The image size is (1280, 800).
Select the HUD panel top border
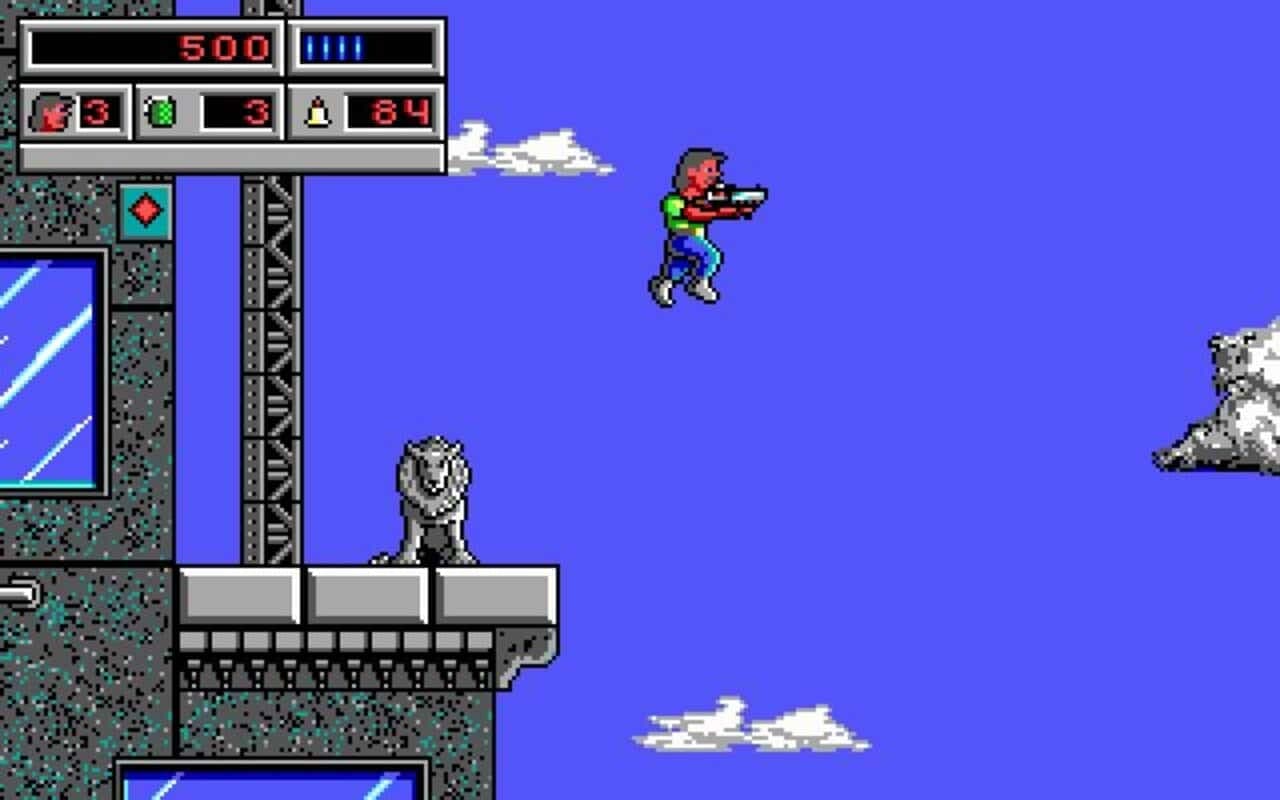(230, 18)
